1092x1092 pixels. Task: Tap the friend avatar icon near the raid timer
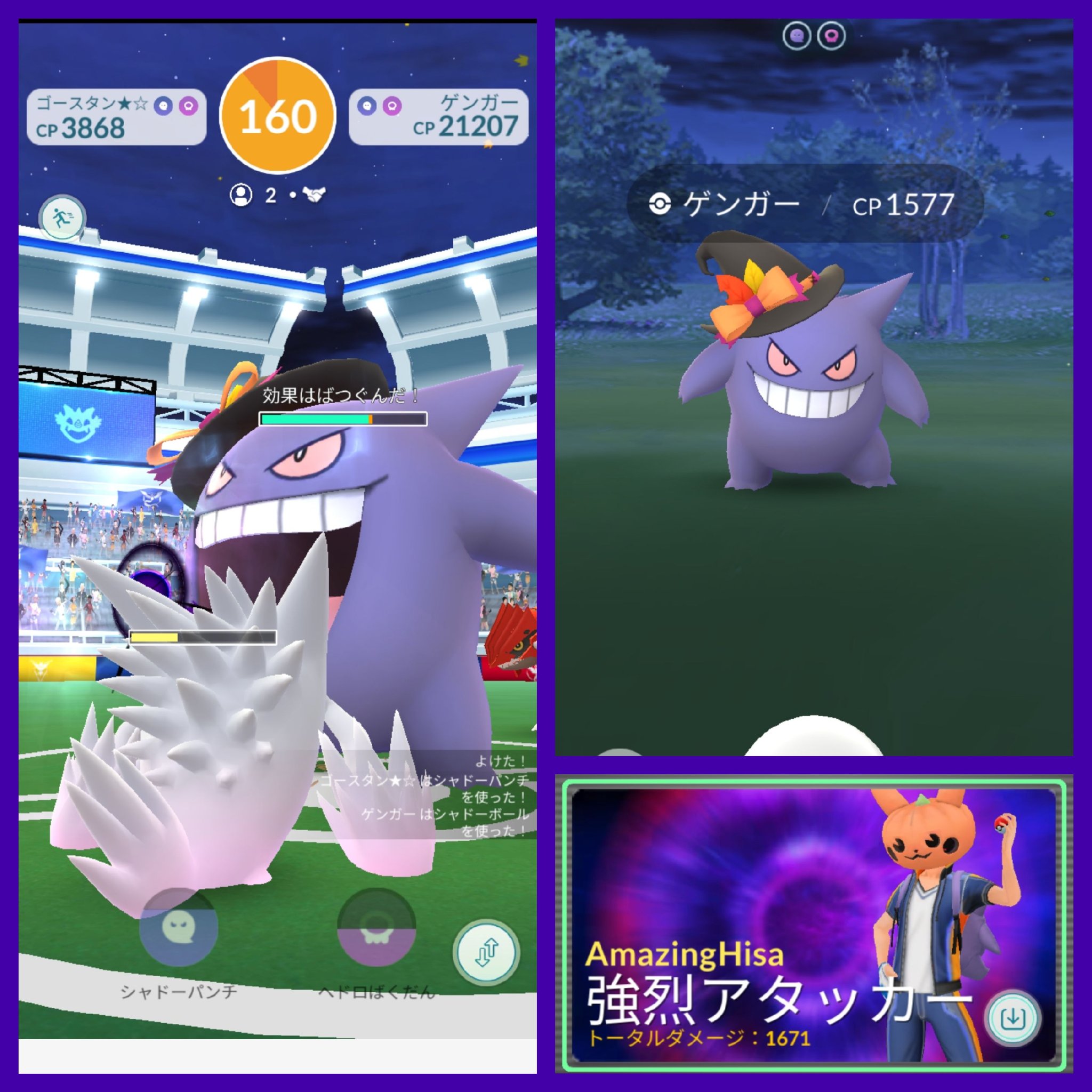(243, 196)
